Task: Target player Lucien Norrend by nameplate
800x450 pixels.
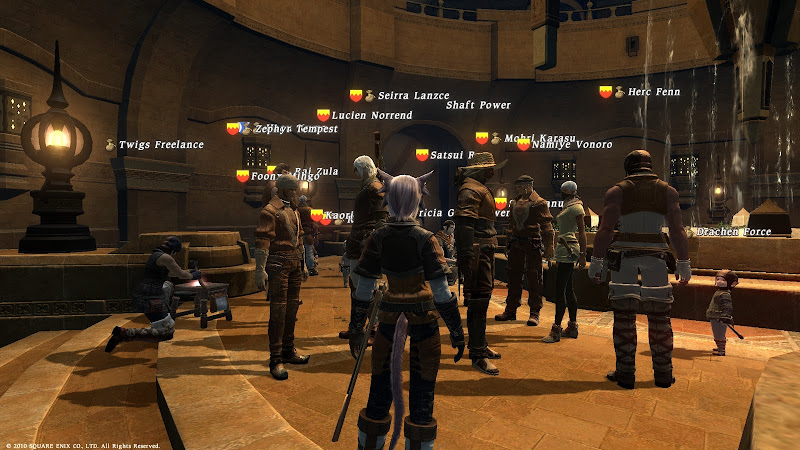Action: [371, 116]
